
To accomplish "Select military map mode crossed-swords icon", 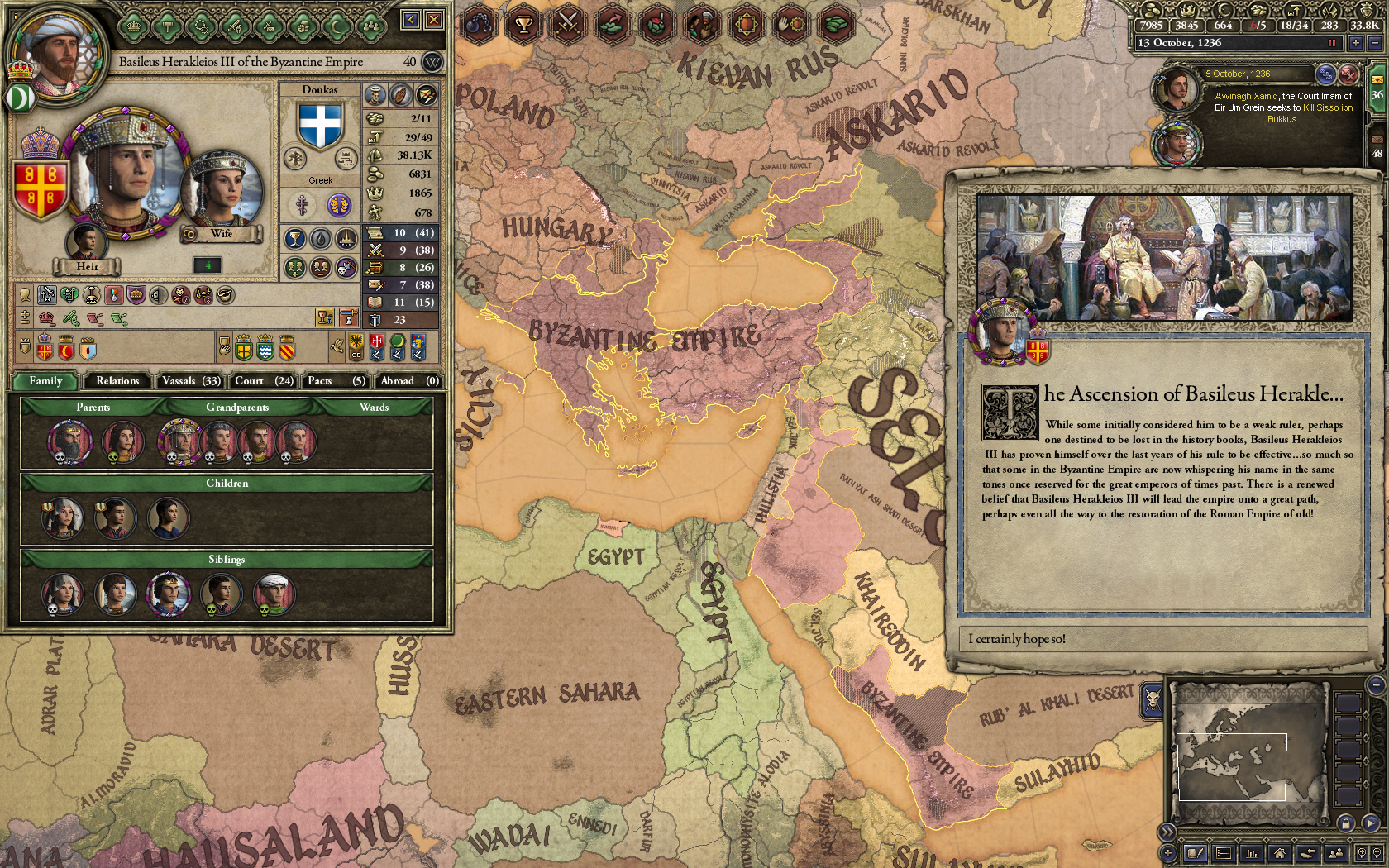I will 569,25.
